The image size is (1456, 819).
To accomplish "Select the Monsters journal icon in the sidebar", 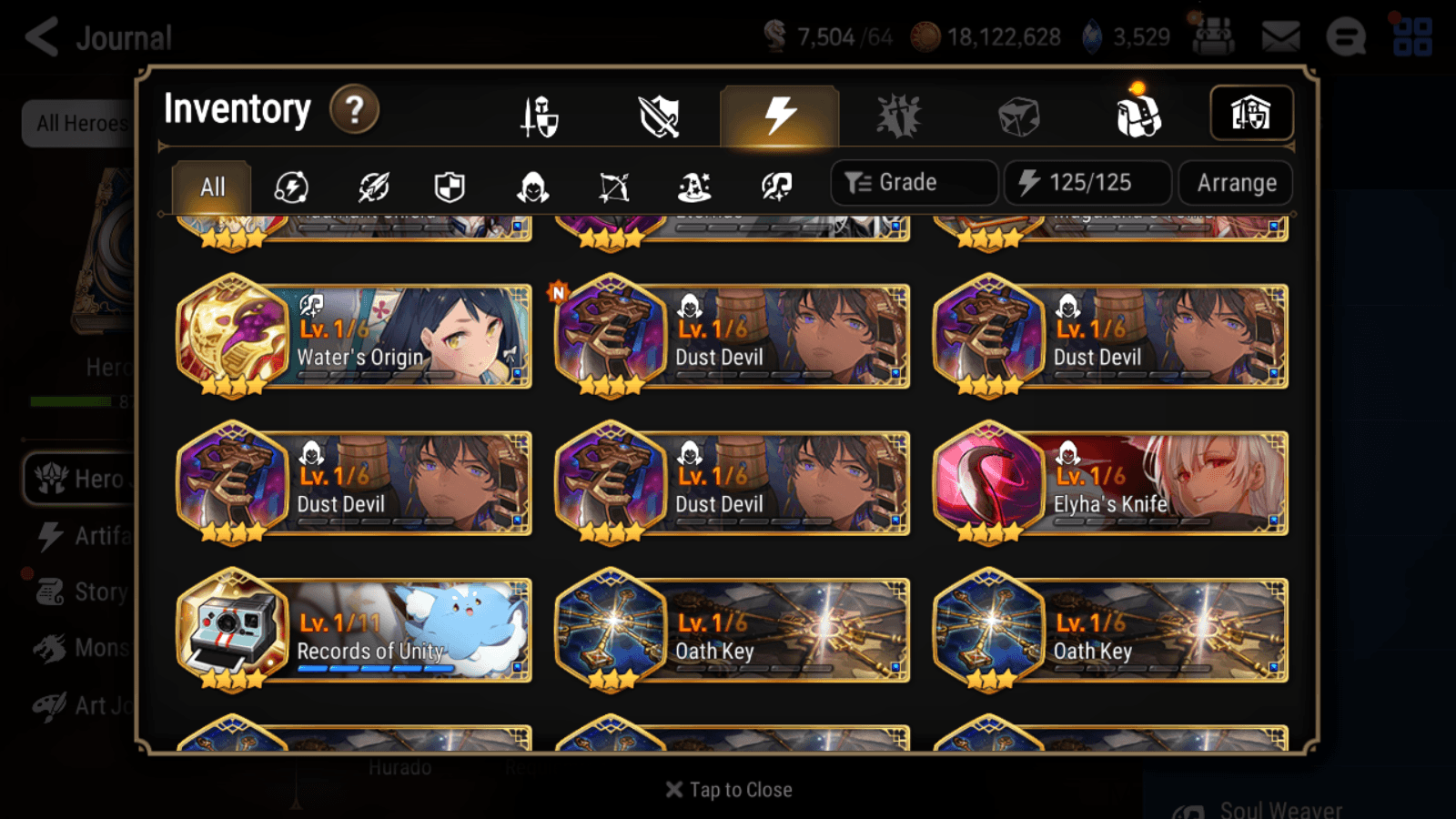I will tap(50, 647).
